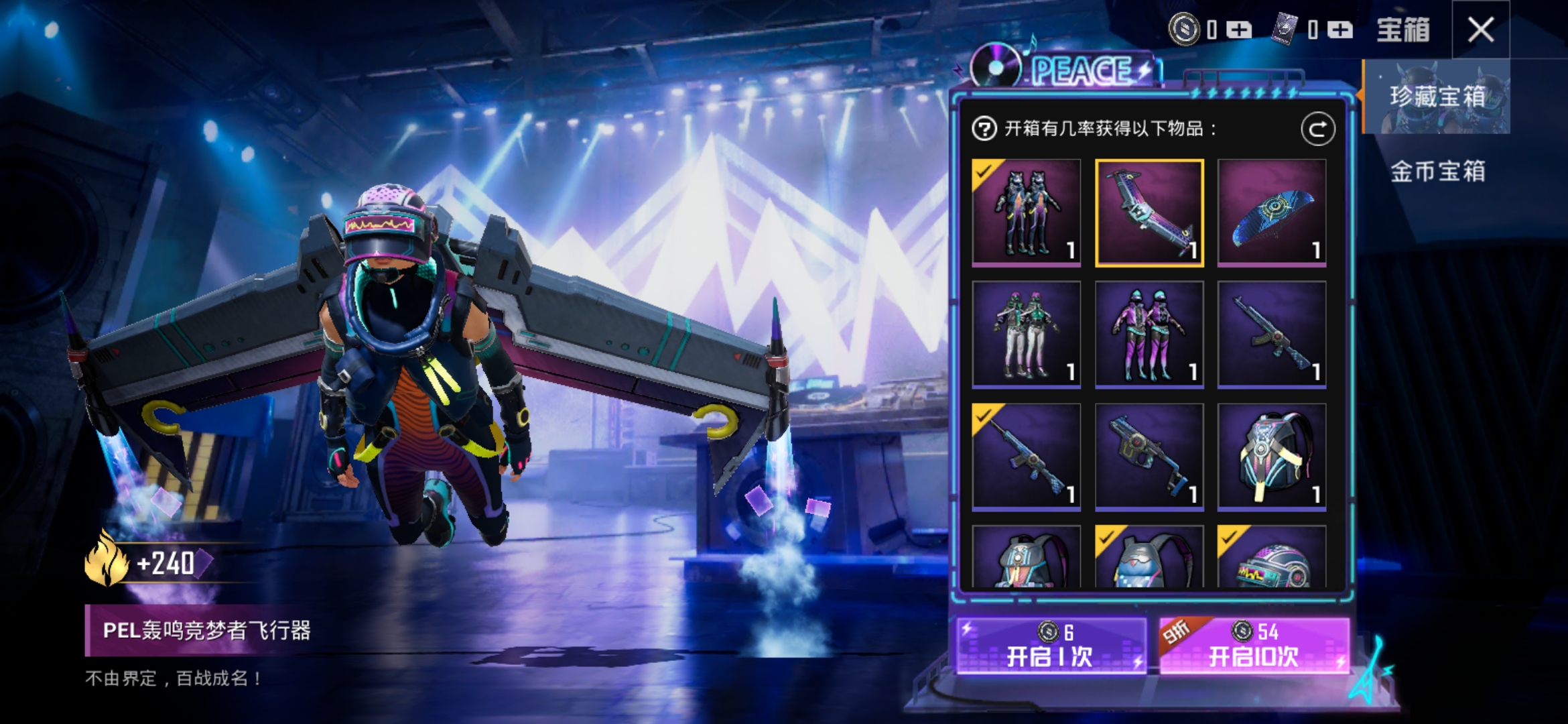This screenshot has height=724, width=1568.
Task: Add chest tickets with the plus button
Action: [x=1340, y=30]
